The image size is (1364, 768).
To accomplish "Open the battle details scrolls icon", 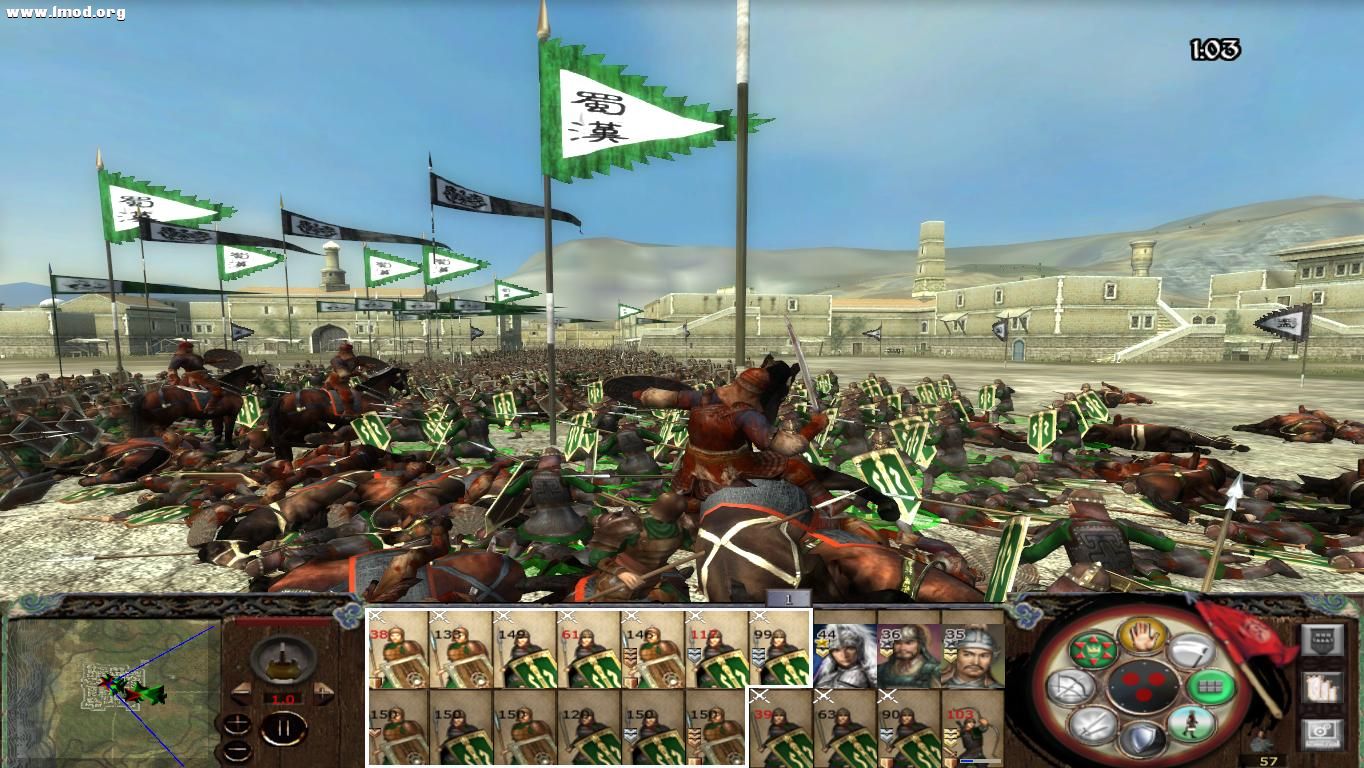I will click(1323, 690).
